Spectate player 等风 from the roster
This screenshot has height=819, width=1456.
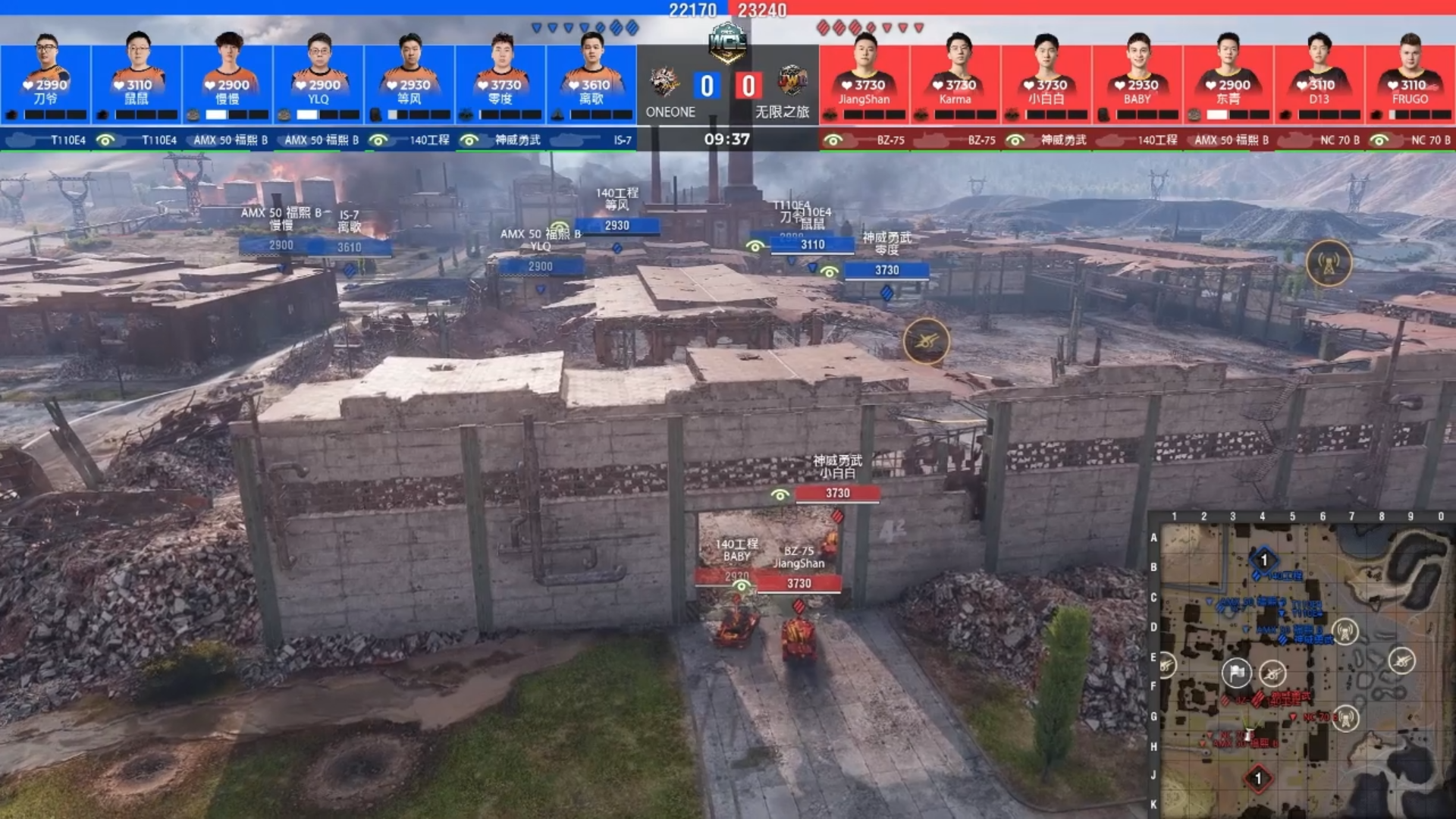[409, 77]
